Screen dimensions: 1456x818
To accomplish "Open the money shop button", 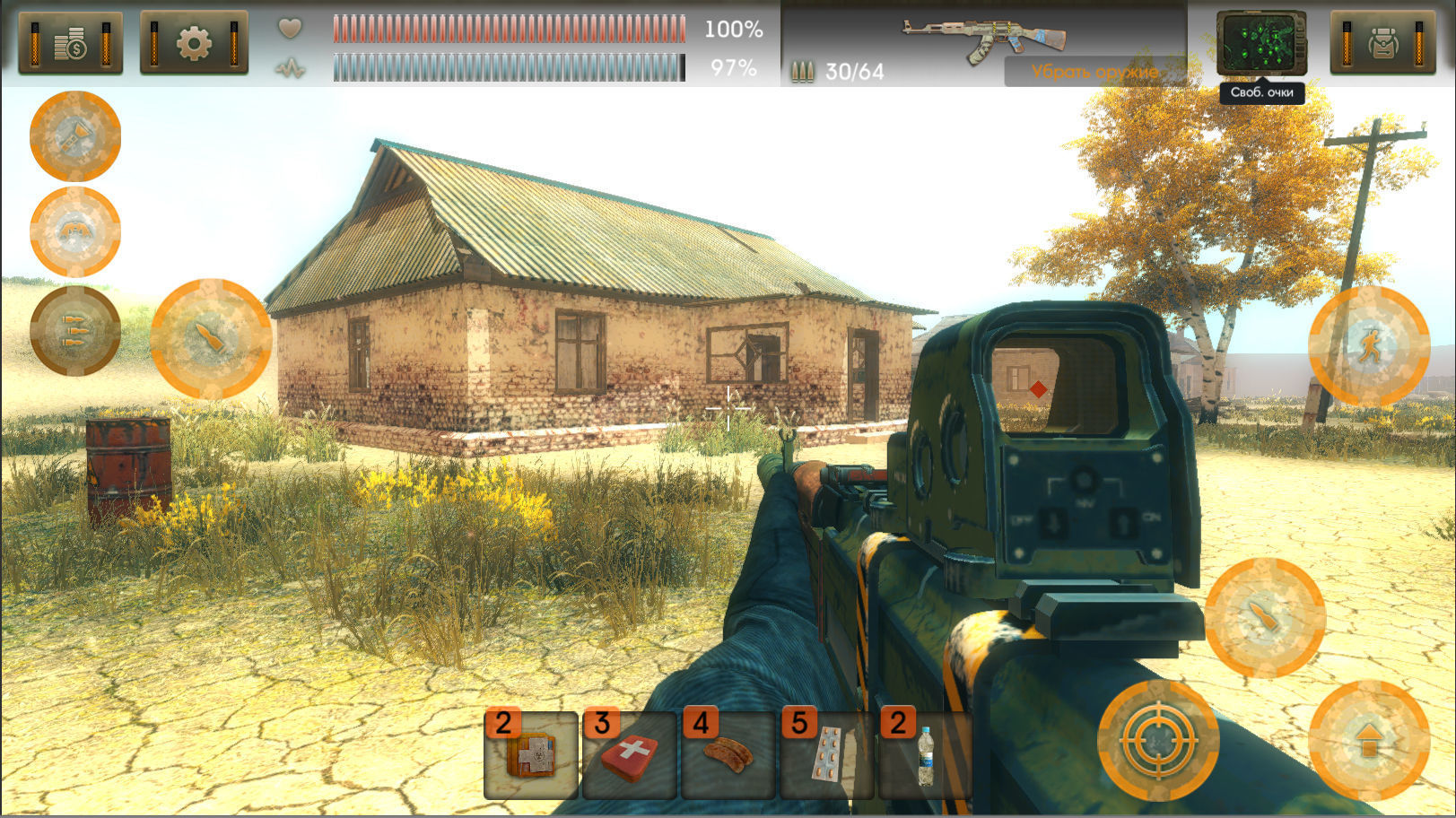I will coord(70,43).
